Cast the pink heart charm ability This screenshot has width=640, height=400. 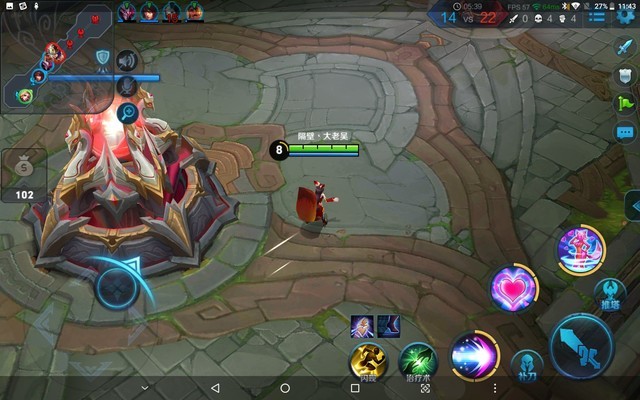point(514,290)
